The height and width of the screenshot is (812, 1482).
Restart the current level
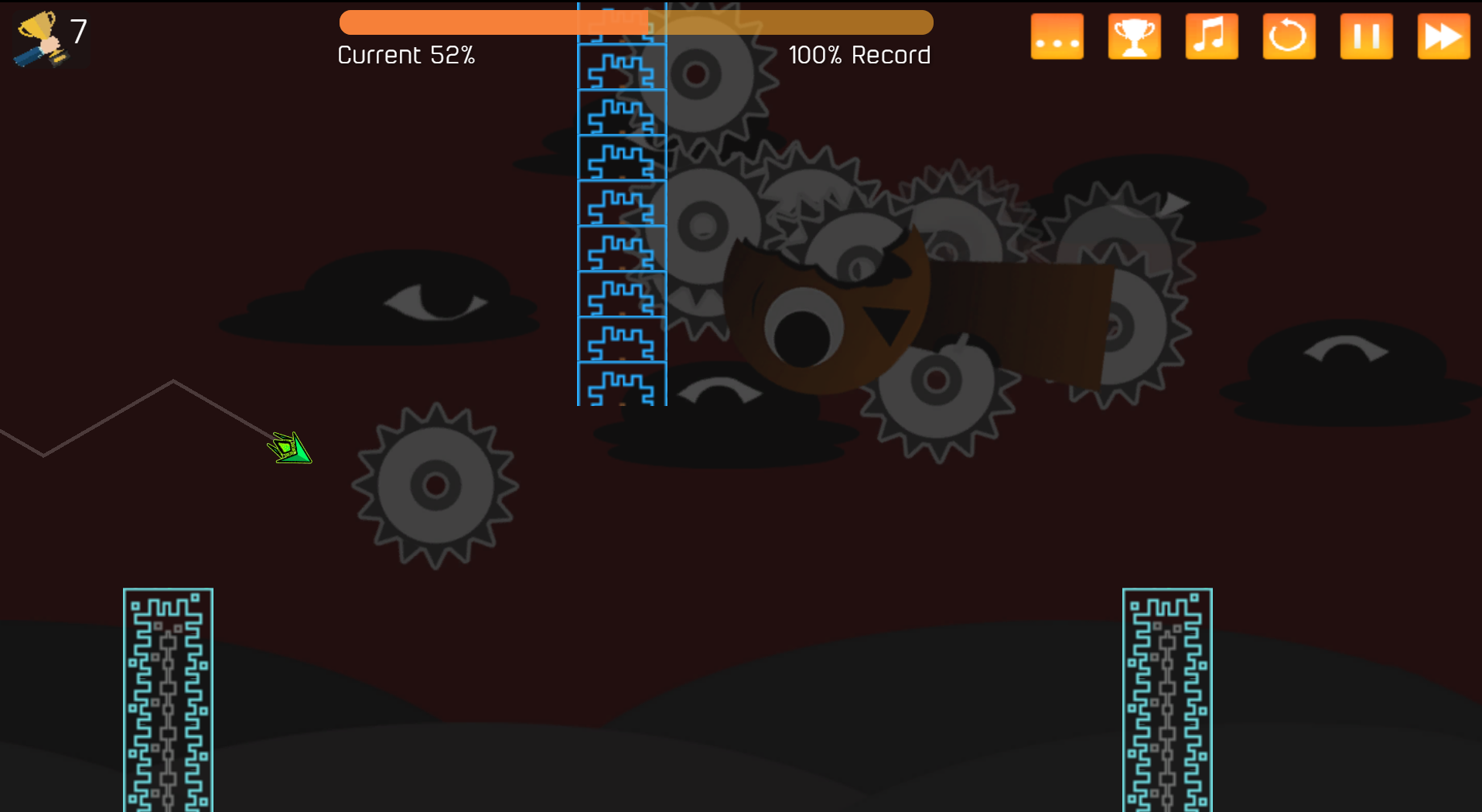tap(1289, 36)
